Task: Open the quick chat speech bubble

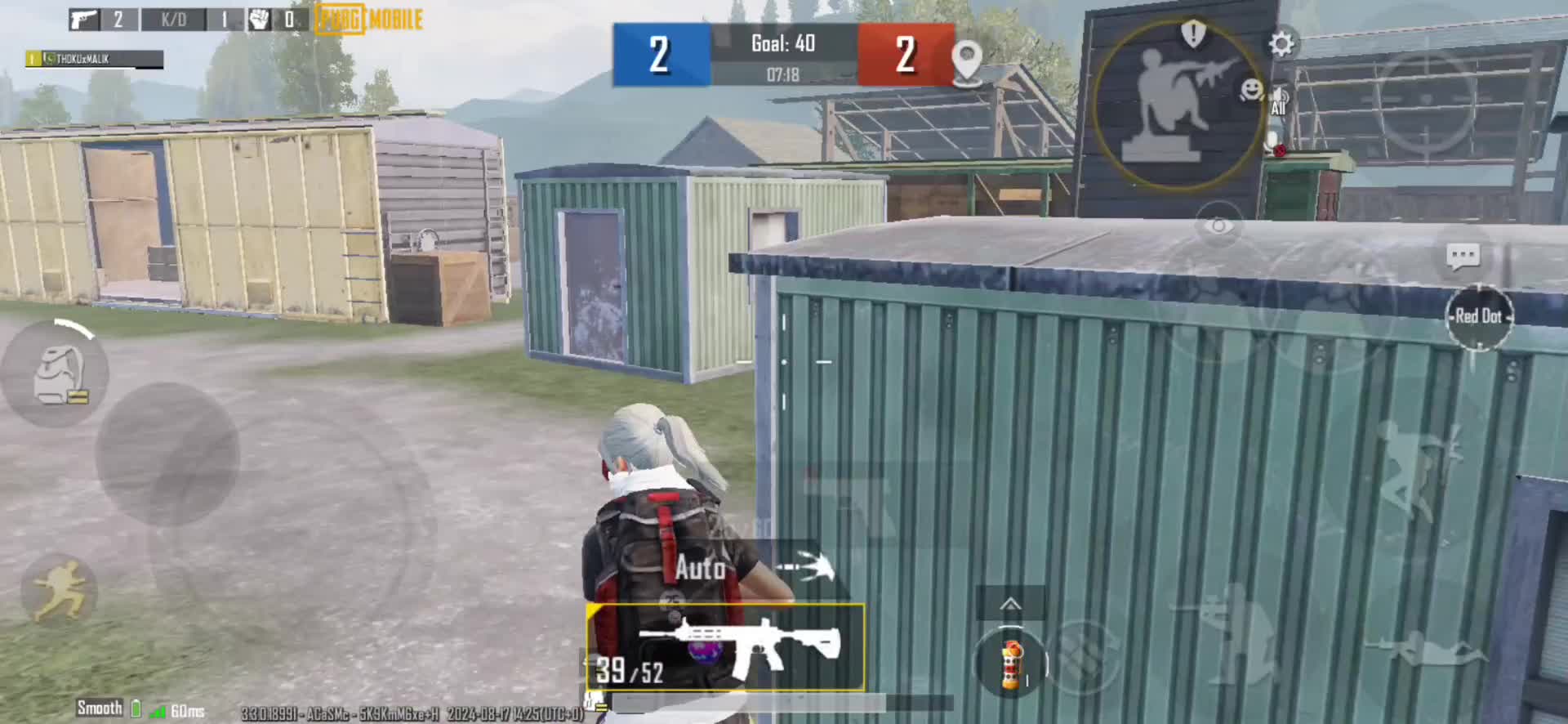Action: click(x=1462, y=257)
